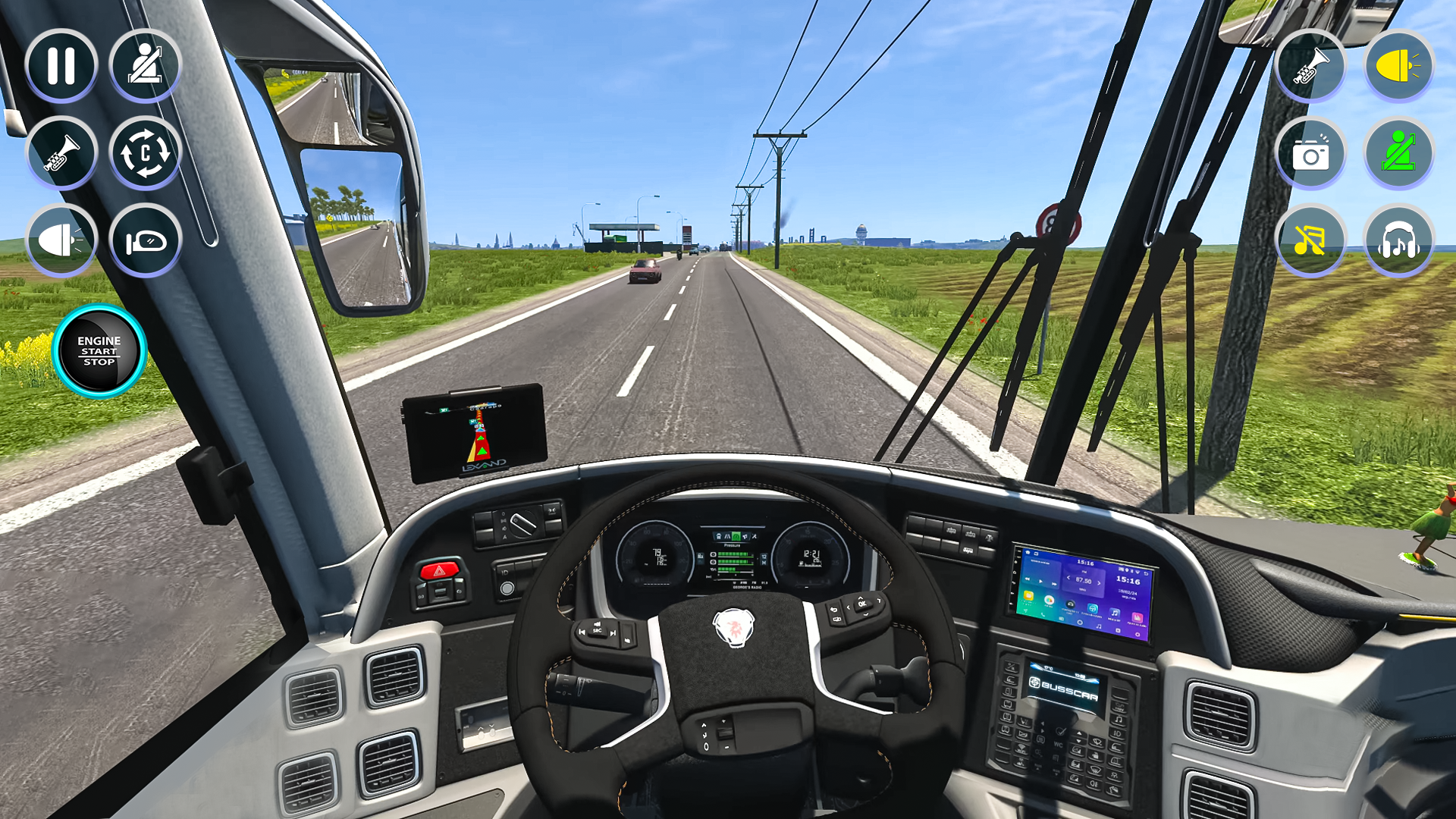Open settings gear on the infotainment display

1138,635
